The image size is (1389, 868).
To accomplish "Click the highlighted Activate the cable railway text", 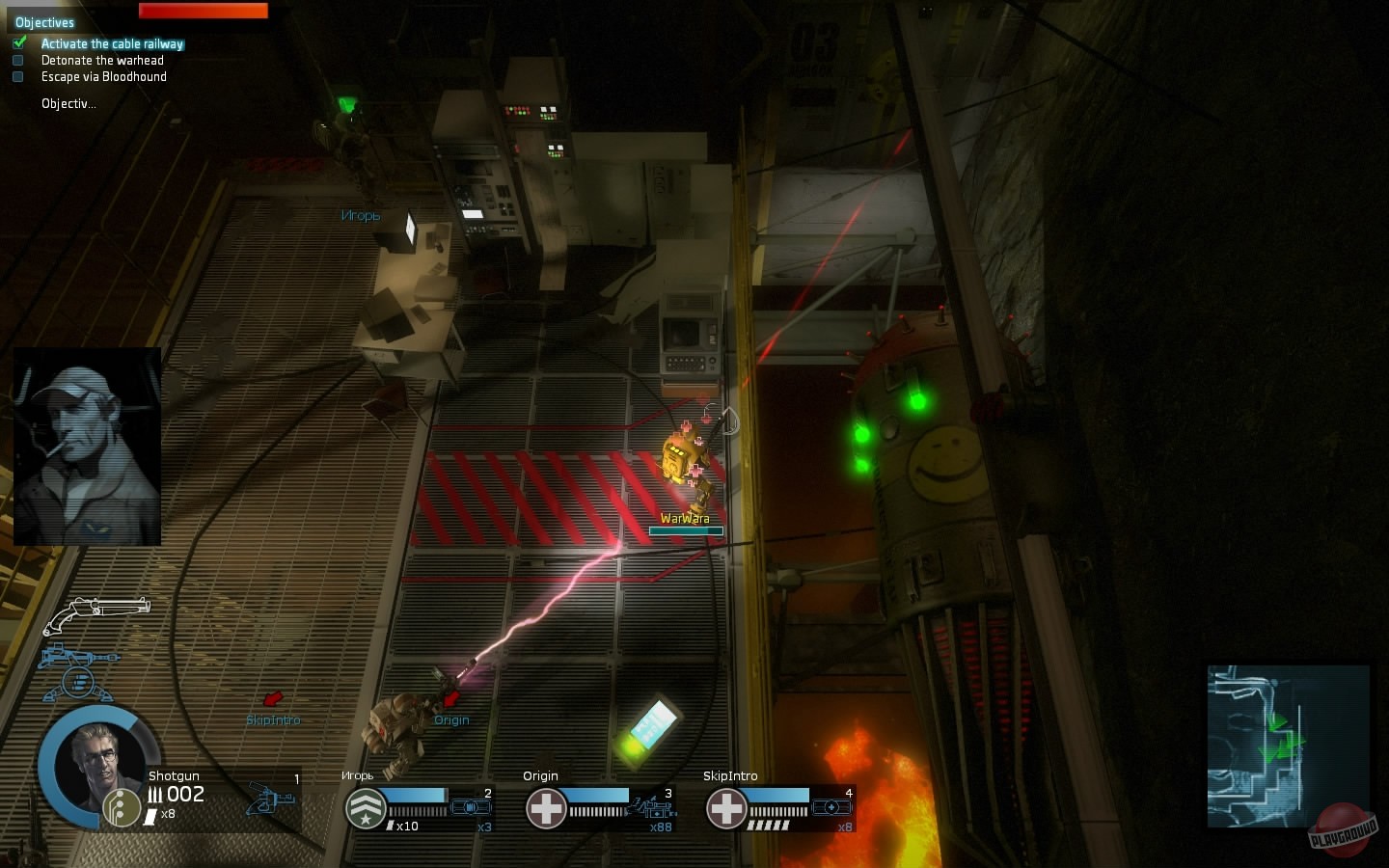I will pos(112,43).
